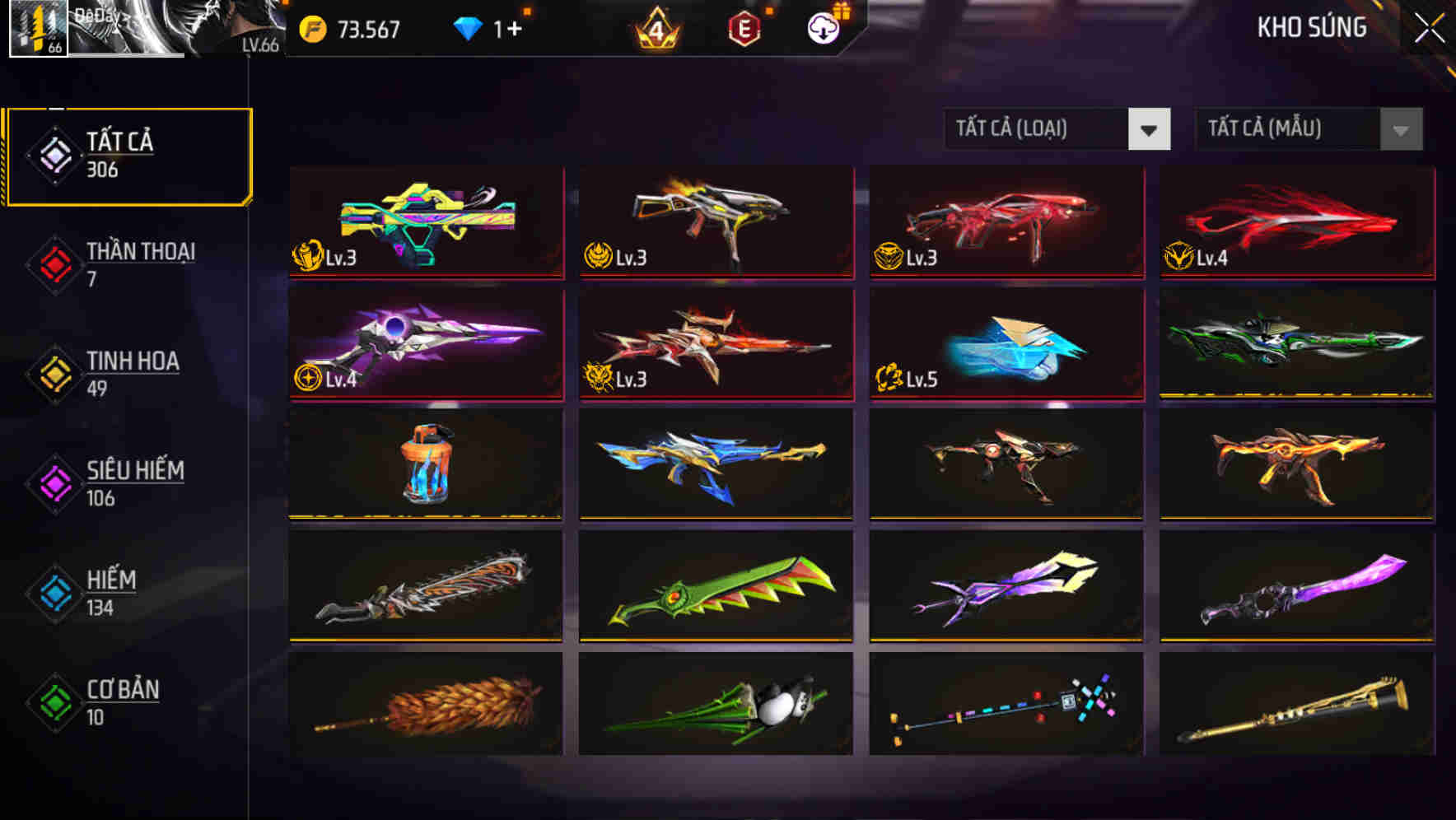This screenshot has height=820, width=1456.
Task: Open the TẤT CẢ (LOẠI) dropdown
Action: coord(1057,130)
